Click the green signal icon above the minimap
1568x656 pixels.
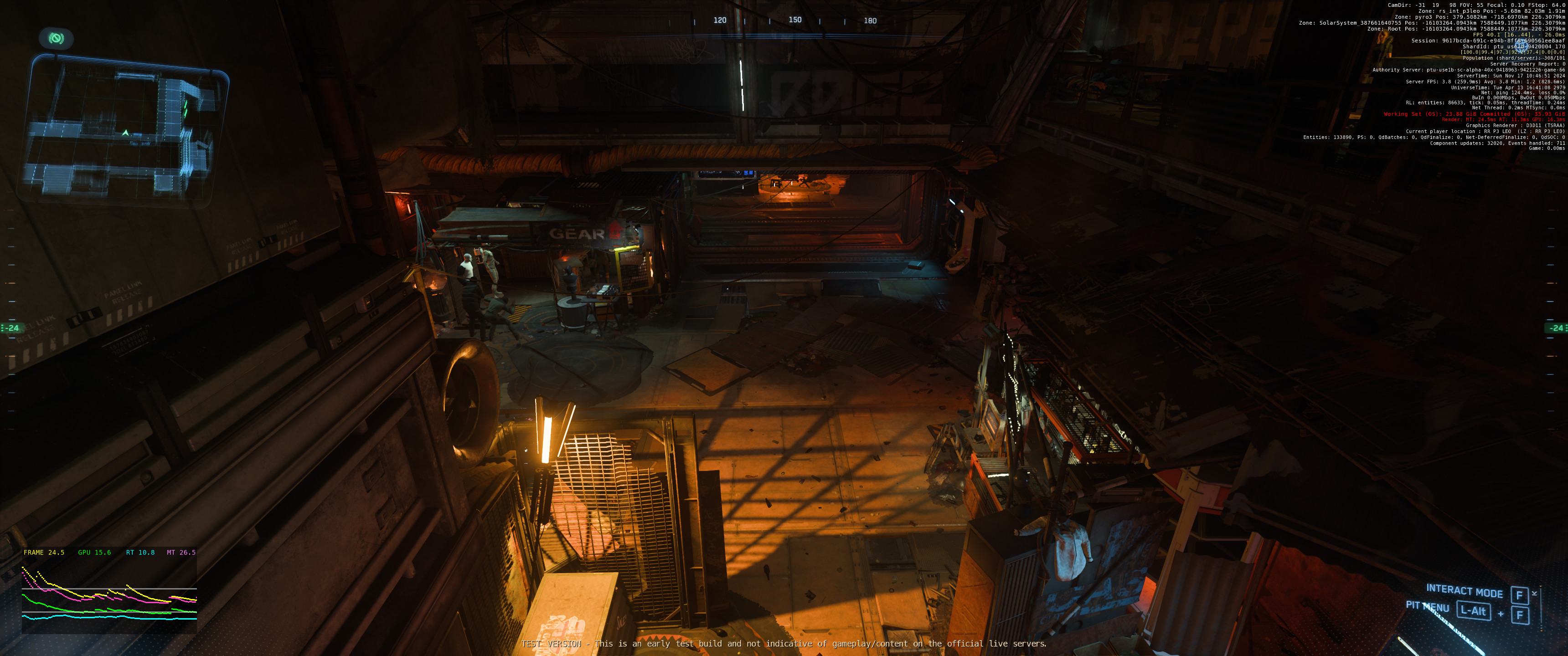click(x=57, y=39)
